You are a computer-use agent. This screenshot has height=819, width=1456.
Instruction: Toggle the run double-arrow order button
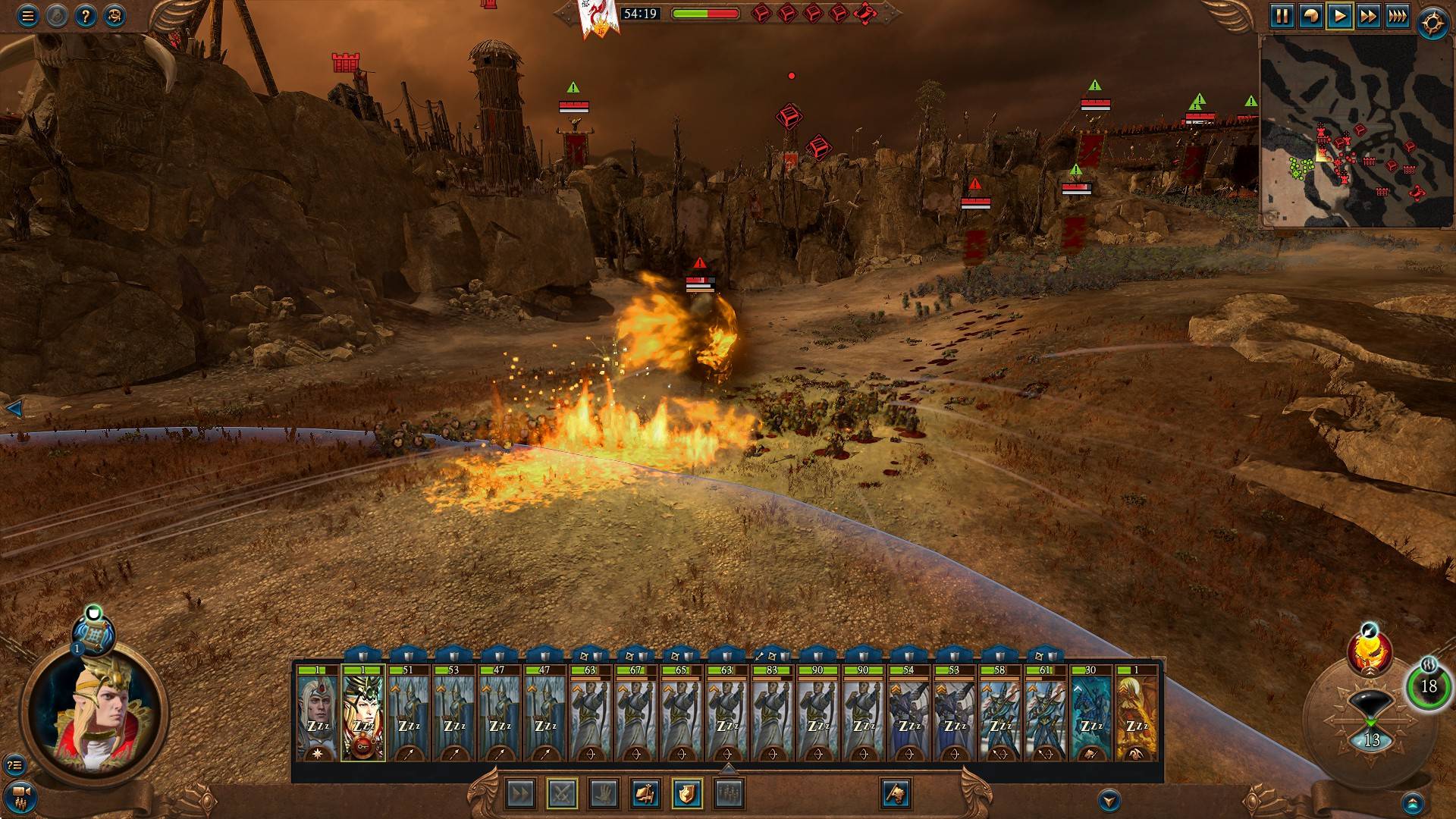pyautogui.click(x=521, y=794)
